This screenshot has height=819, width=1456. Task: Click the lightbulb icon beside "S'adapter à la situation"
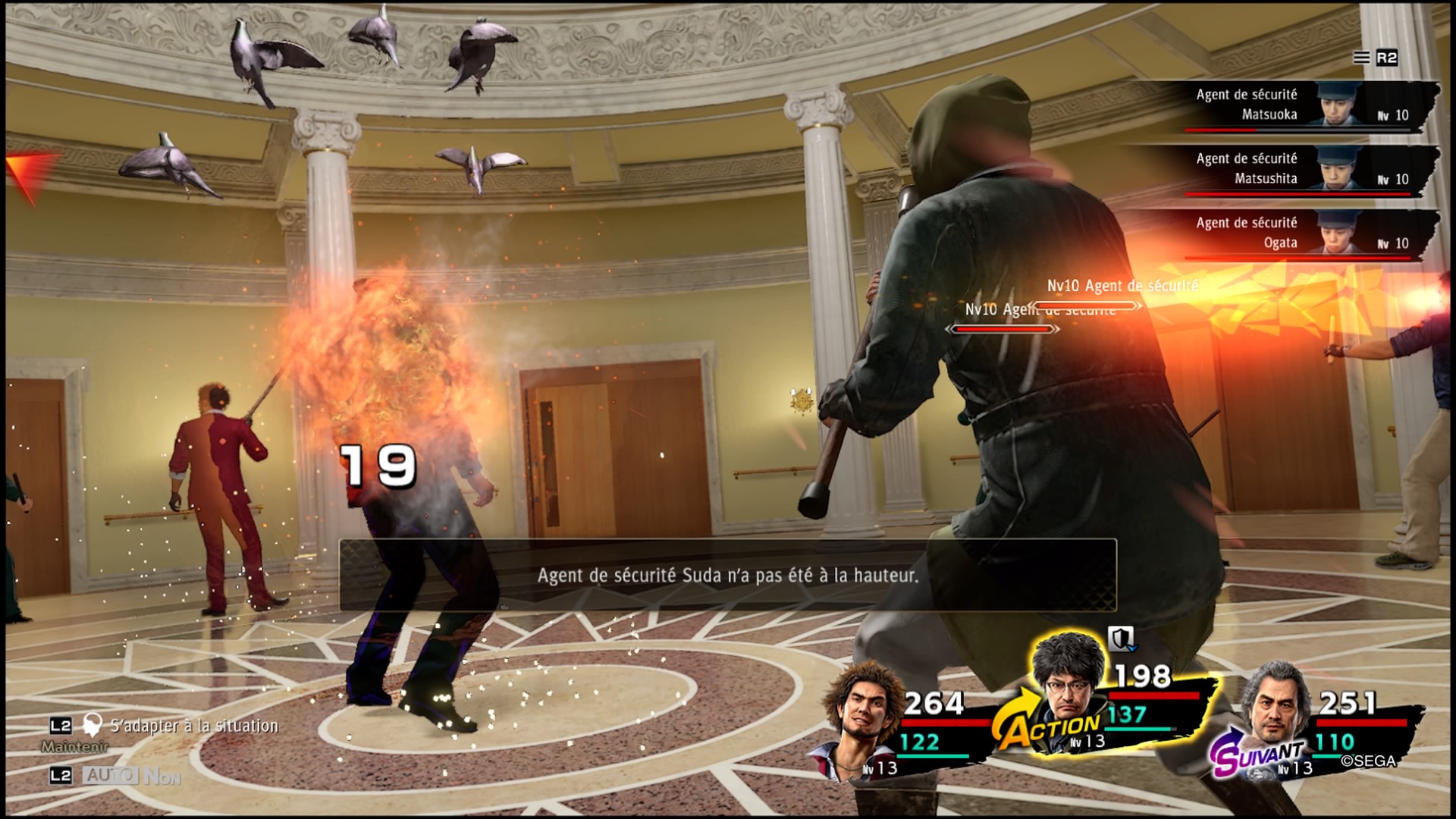pyautogui.click(x=93, y=725)
